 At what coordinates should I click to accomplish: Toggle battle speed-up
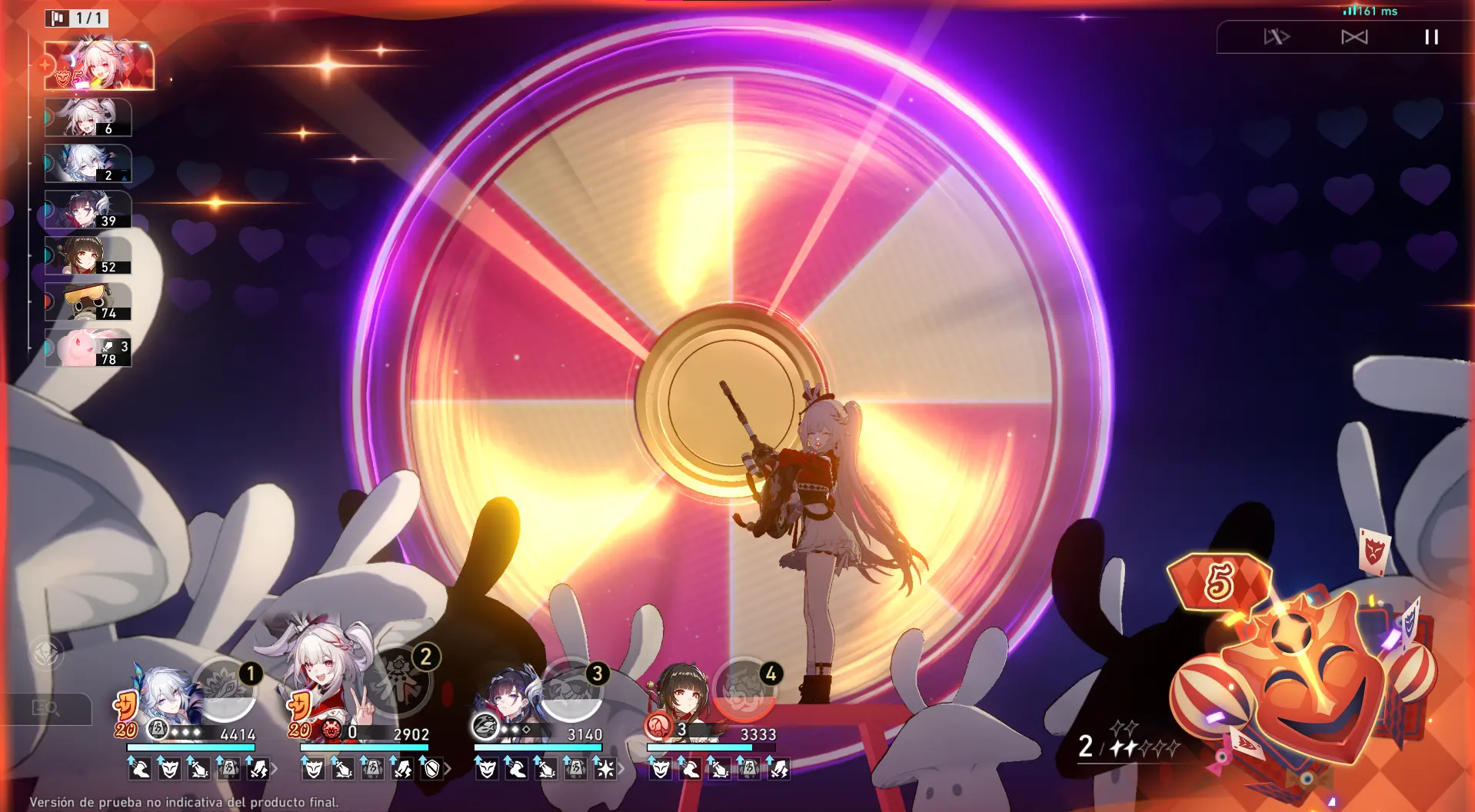tap(1277, 37)
